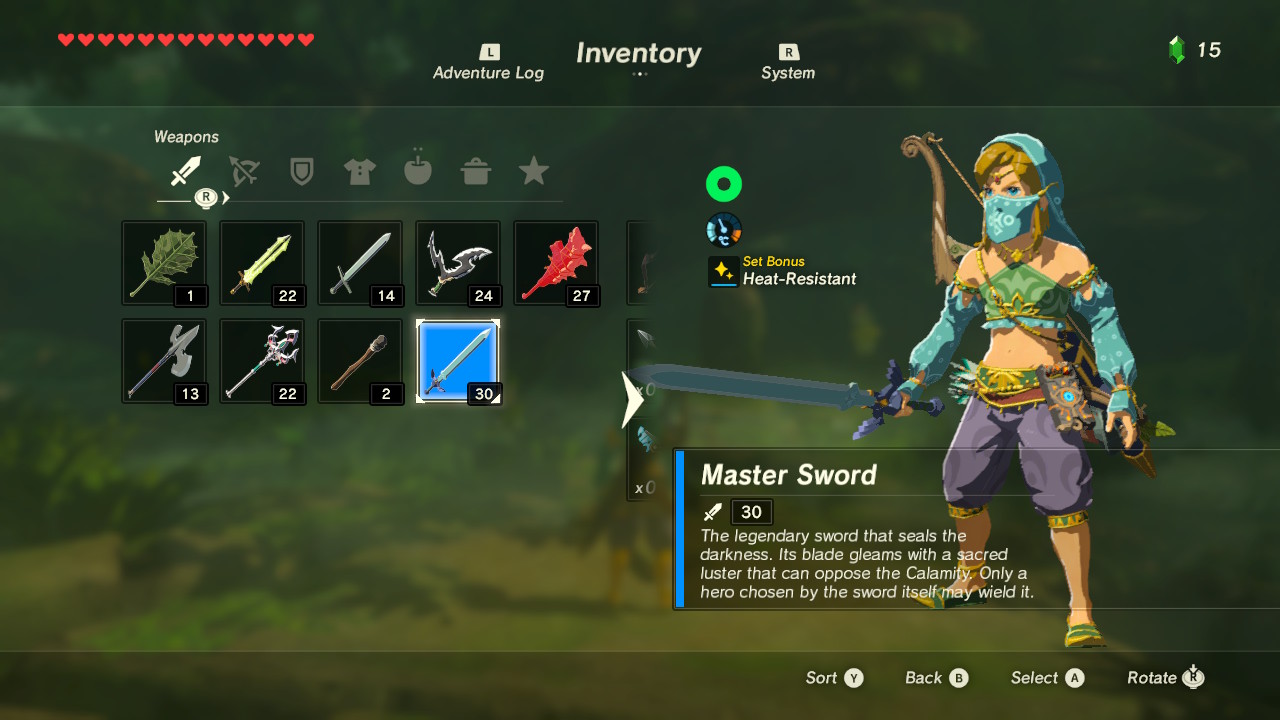Select the Food category apple icon

tap(417, 170)
